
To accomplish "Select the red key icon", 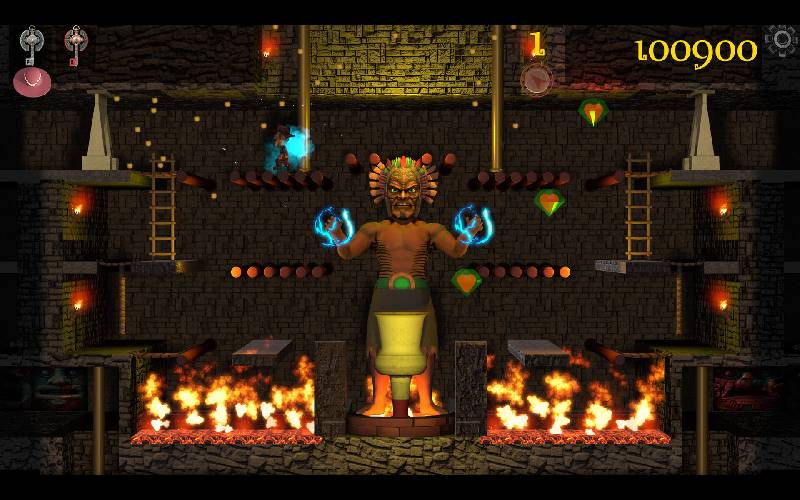I will (x=75, y=44).
